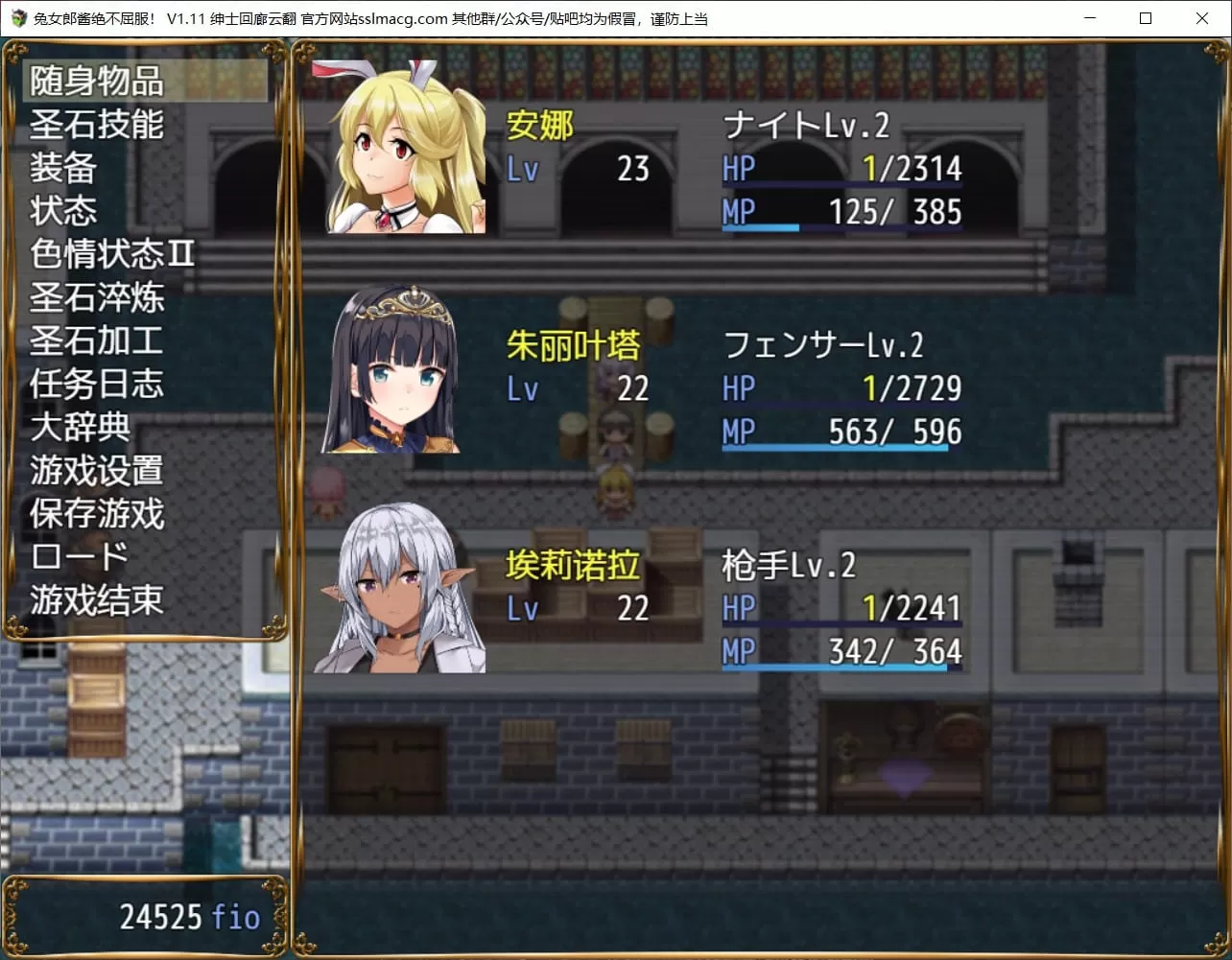The image size is (1232, 960).
Task: Click the rabbit game icon in title bar
Action: click(x=17, y=18)
